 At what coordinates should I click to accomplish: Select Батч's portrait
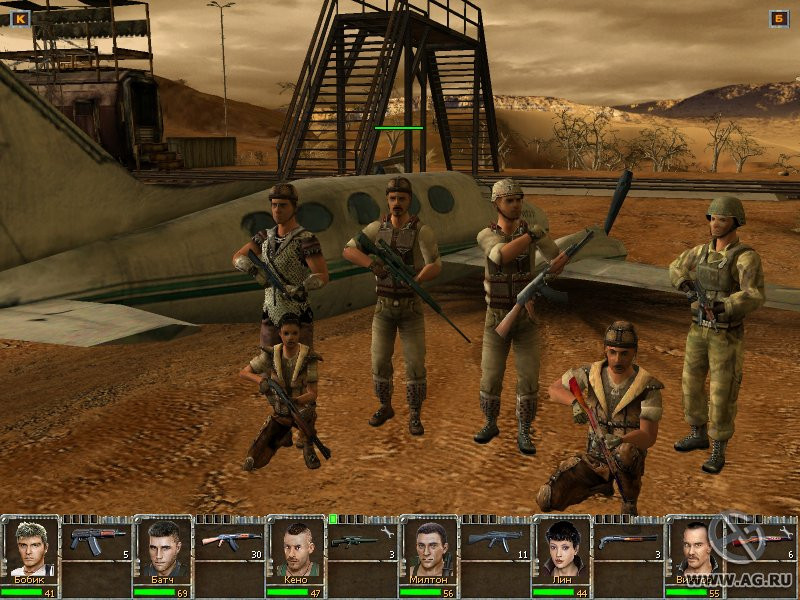tap(164, 548)
